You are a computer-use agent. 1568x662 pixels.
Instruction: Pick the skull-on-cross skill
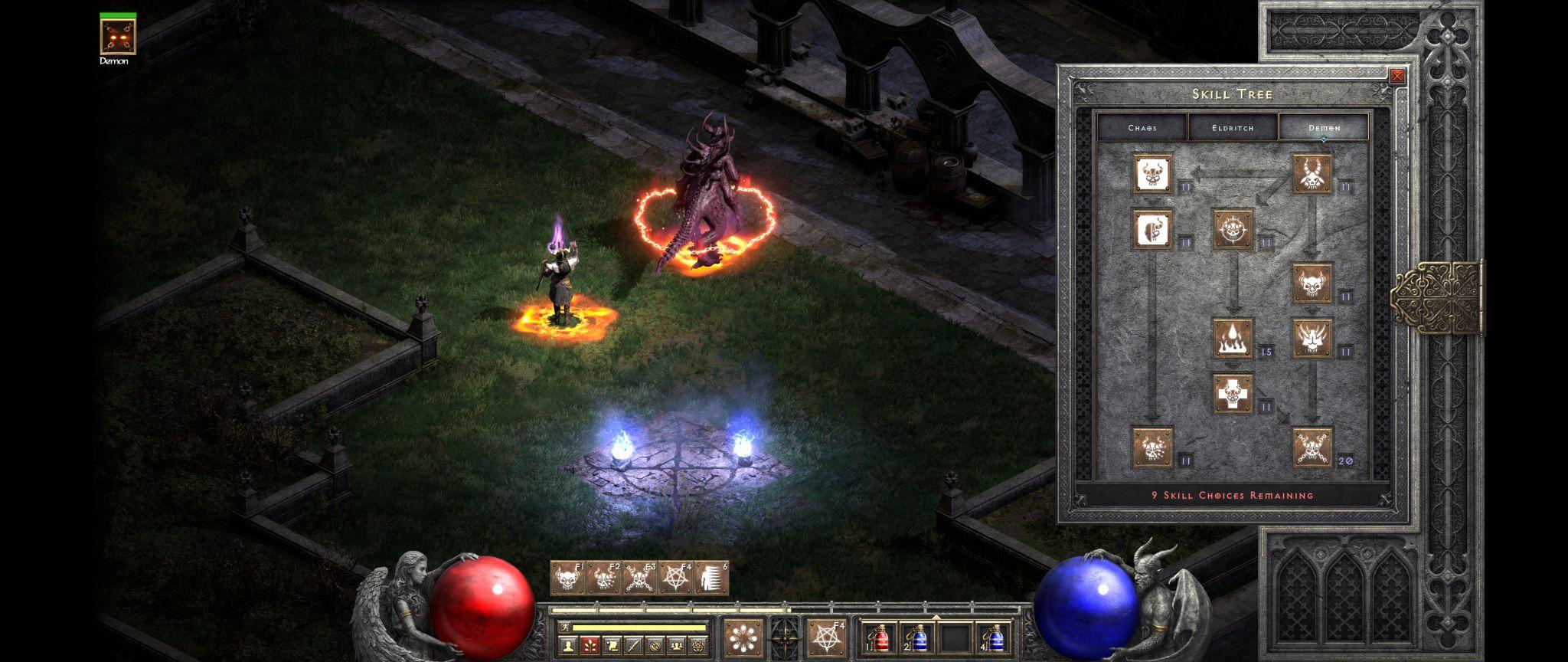coord(1233,394)
